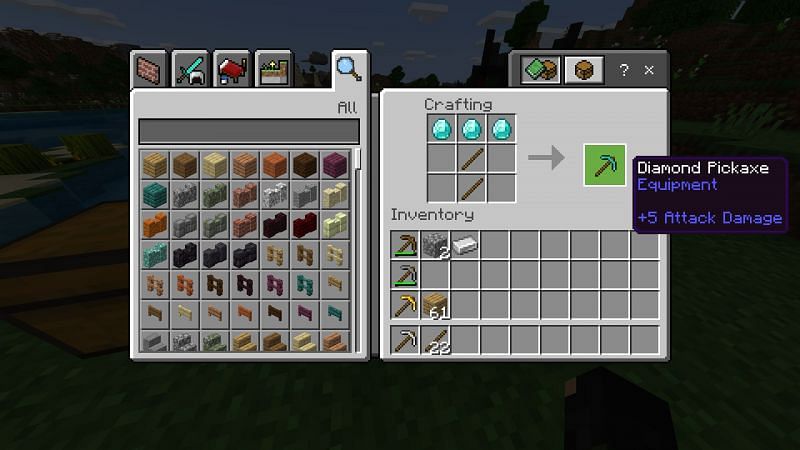This screenshot has width=800, height=450.
Task: Open the nature grass block tab
Action: (273, 70)
